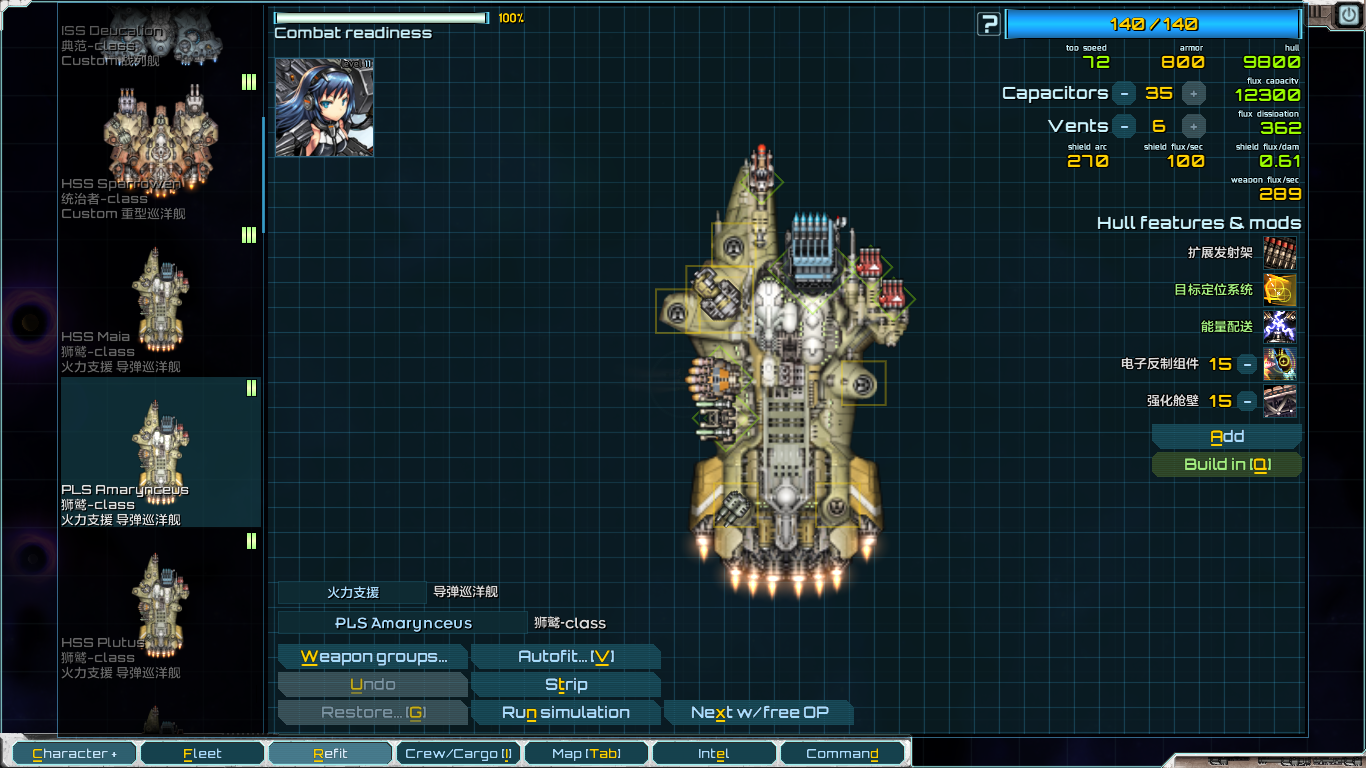Viewport: 1366px width, 768px height.
Task: Open the Intel tab
Action: click(714, 752)
